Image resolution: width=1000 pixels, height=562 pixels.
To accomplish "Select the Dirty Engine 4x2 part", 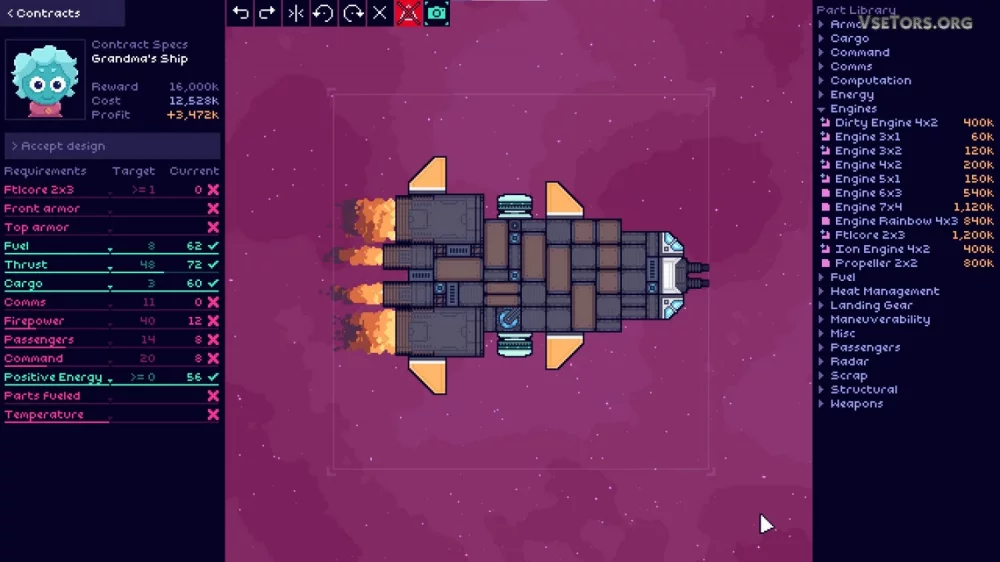I will pos(886,122).
